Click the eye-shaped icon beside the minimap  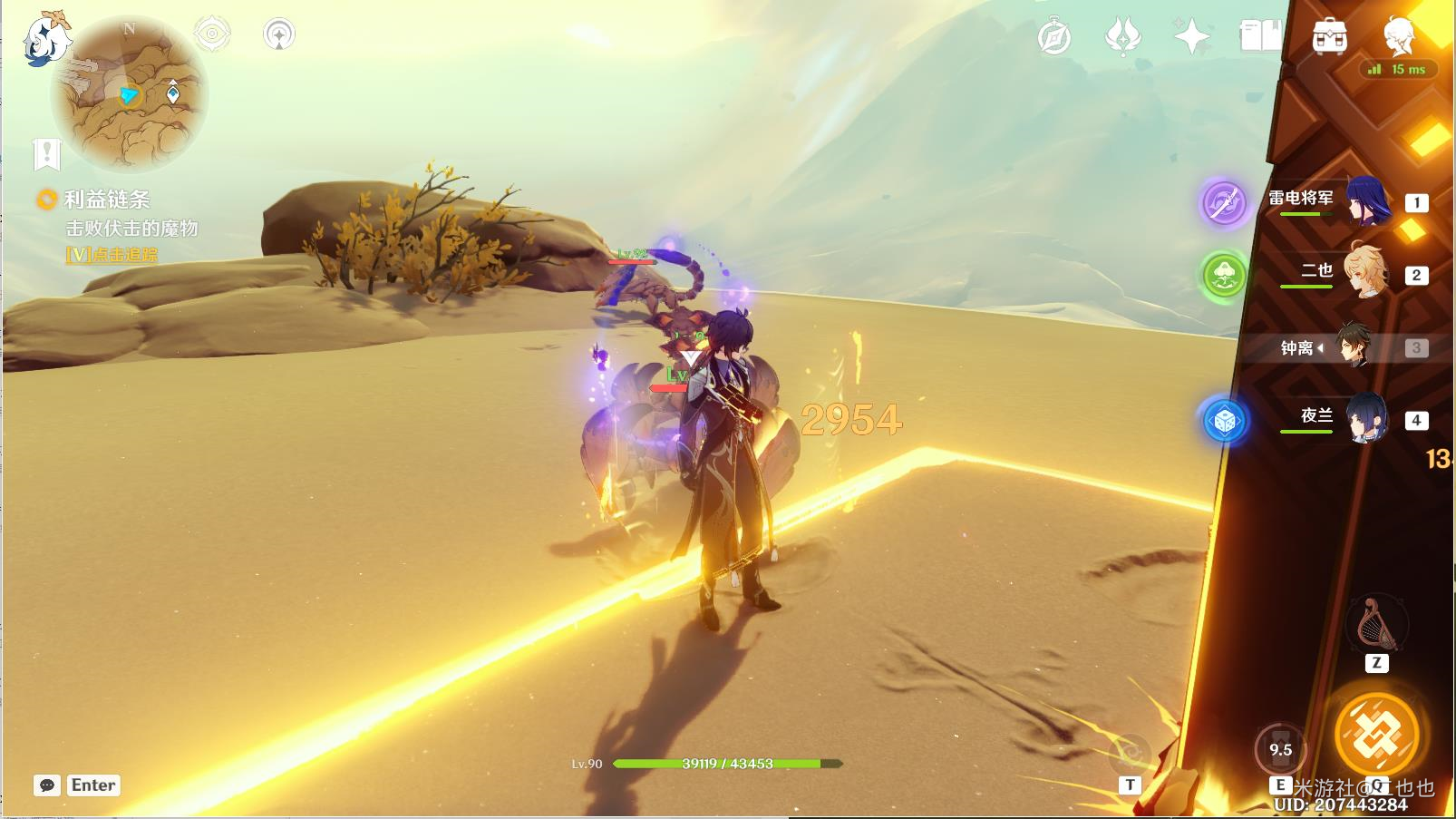click(212, 34)
